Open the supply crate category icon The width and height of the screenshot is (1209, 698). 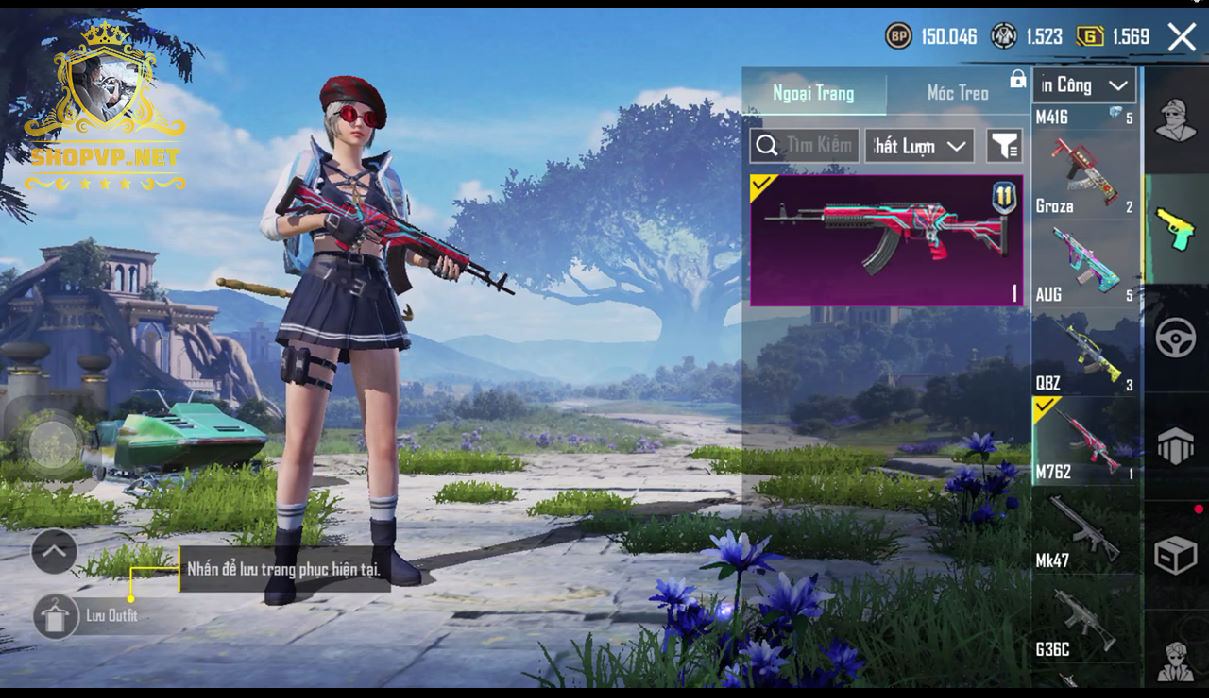1176,555
